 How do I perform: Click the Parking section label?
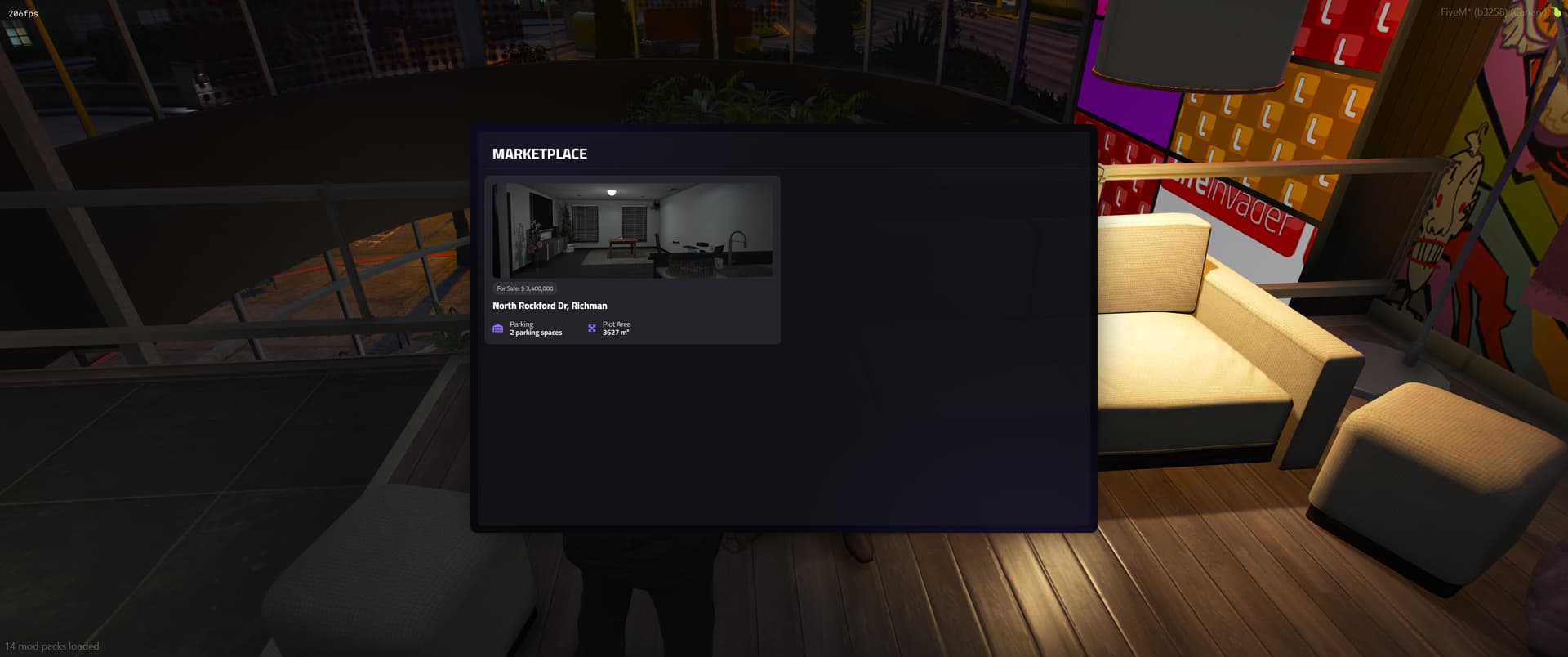(522, 323)
